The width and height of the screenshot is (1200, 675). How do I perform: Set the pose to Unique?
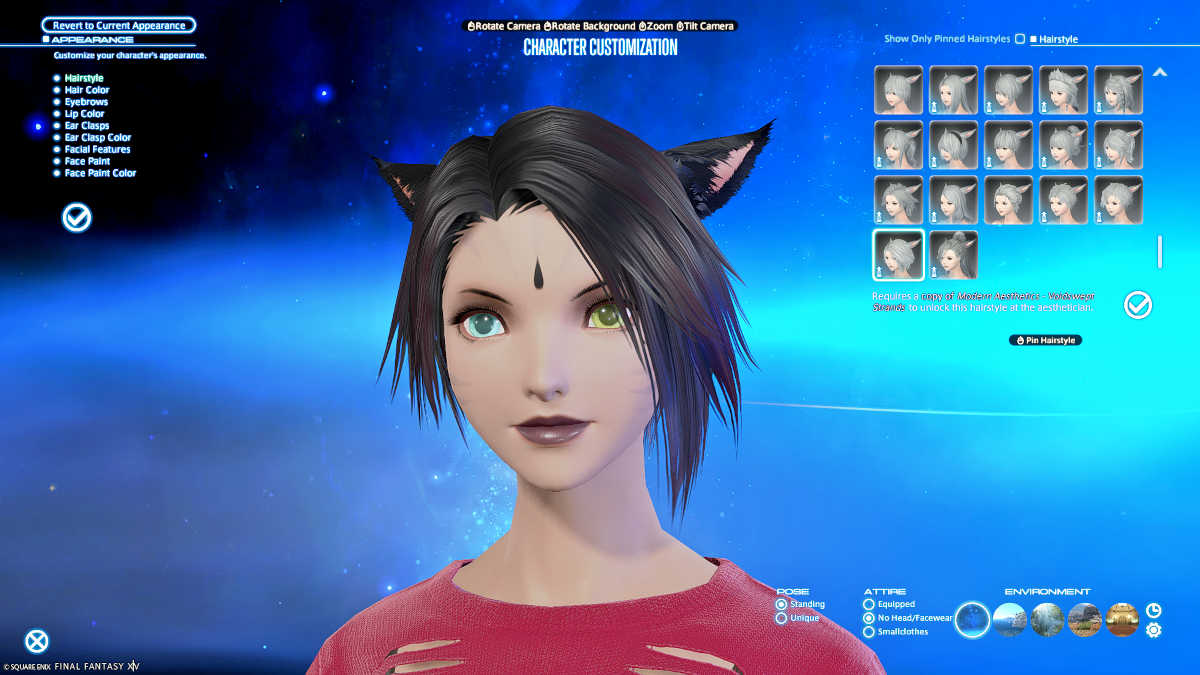tap(782, 618)
